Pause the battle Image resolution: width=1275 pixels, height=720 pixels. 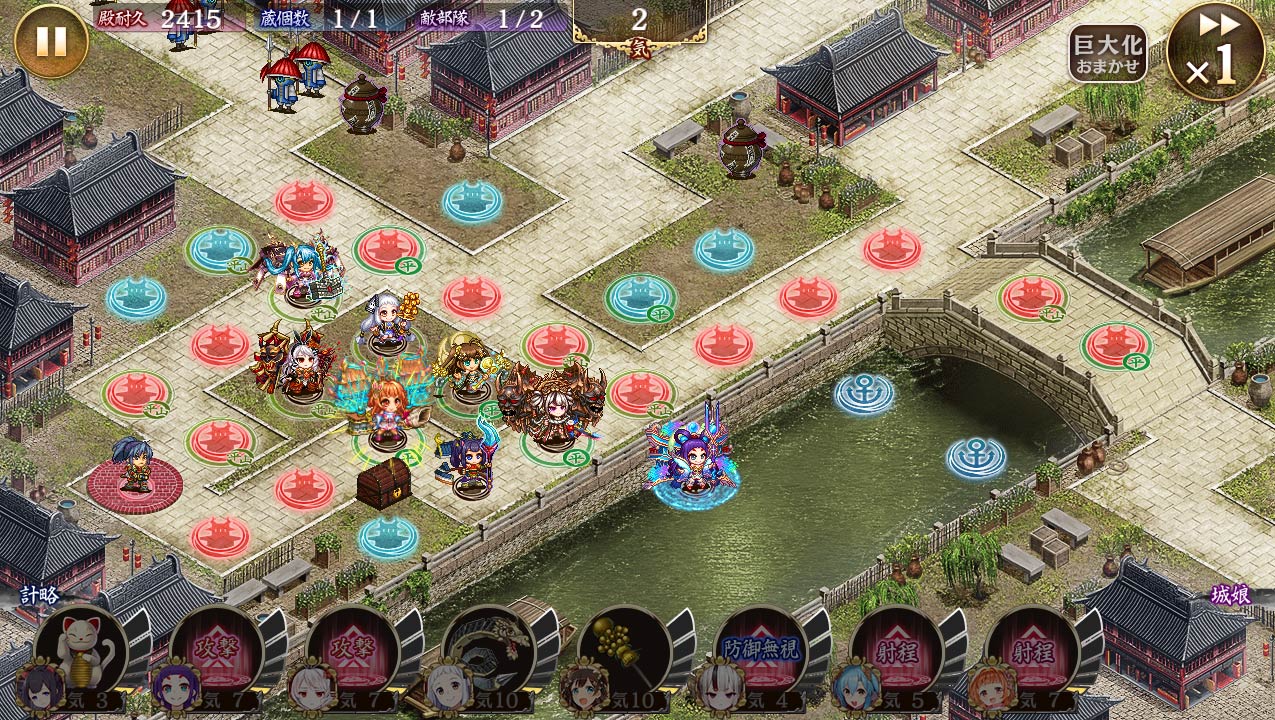coord(51,41)
